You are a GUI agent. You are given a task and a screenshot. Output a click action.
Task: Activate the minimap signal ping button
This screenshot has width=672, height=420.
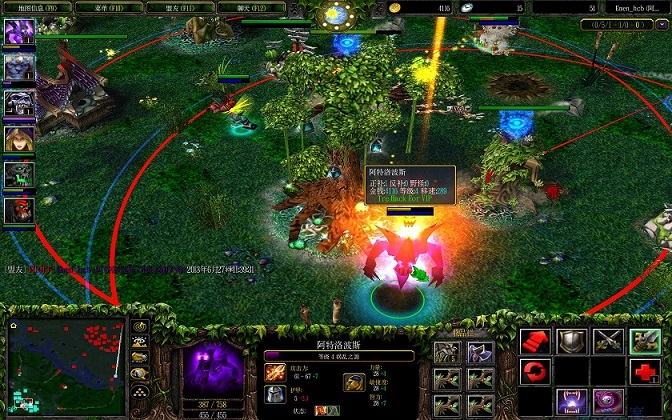coord(141,327)
